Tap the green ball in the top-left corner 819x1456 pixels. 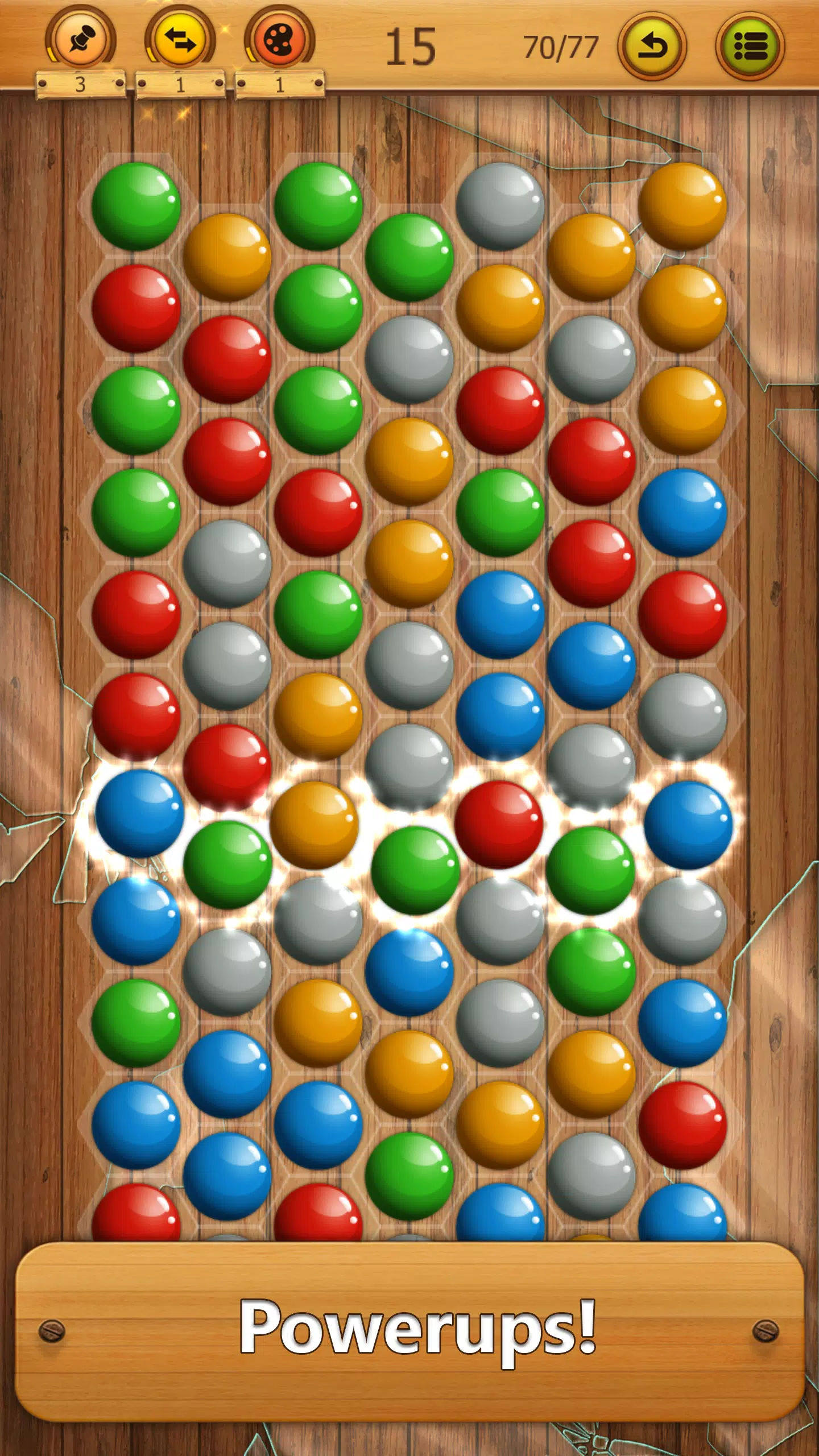[136, 205]
